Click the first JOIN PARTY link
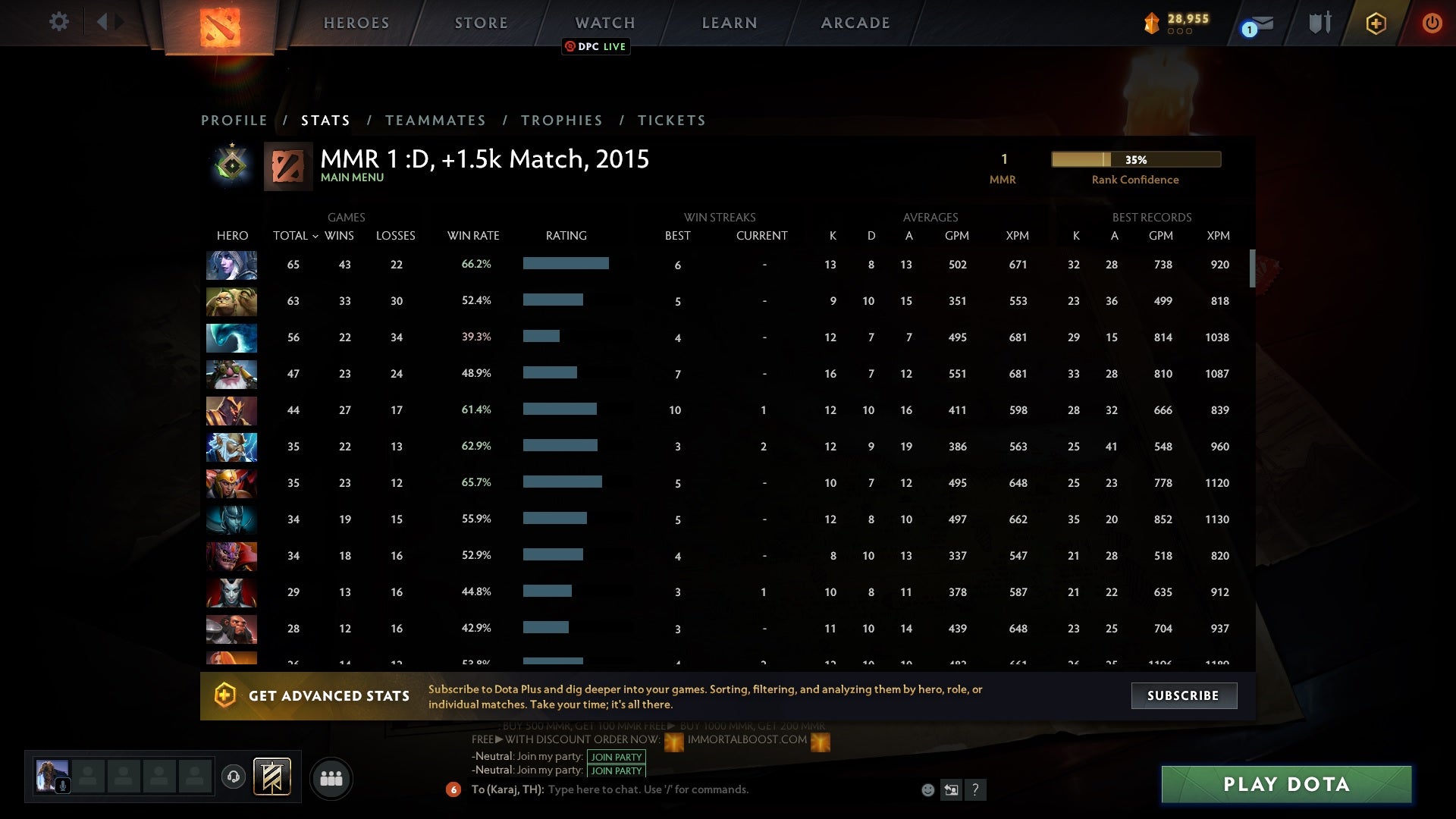This screenshot has height=819, width=1456. pos(615,756)
